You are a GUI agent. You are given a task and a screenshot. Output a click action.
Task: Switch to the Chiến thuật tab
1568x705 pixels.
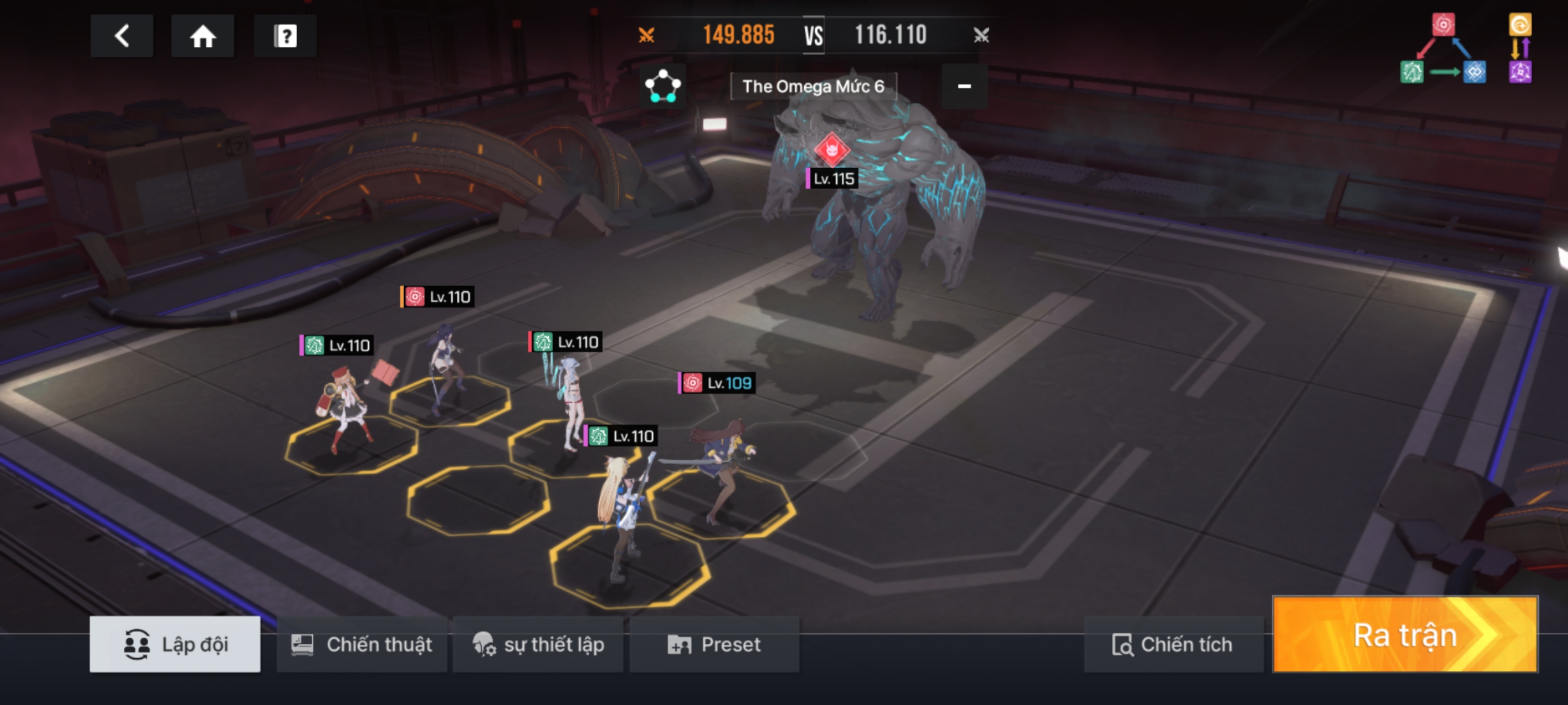[362, 644]
